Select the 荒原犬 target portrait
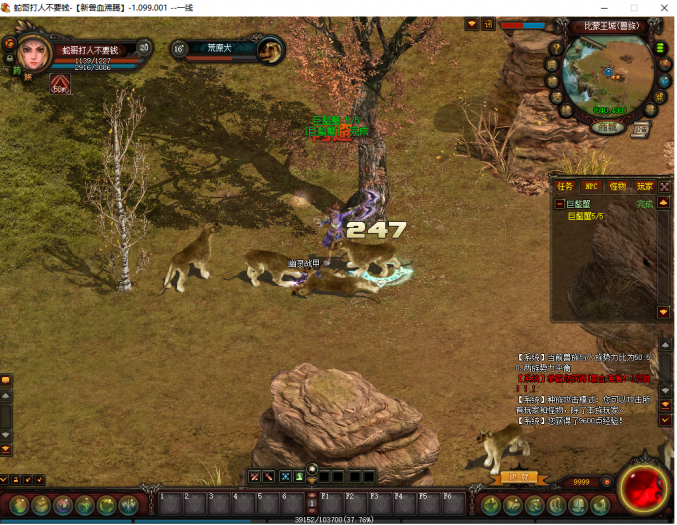Image resolution: width=677 pixels, height=525 pixels. click(269, 49)
